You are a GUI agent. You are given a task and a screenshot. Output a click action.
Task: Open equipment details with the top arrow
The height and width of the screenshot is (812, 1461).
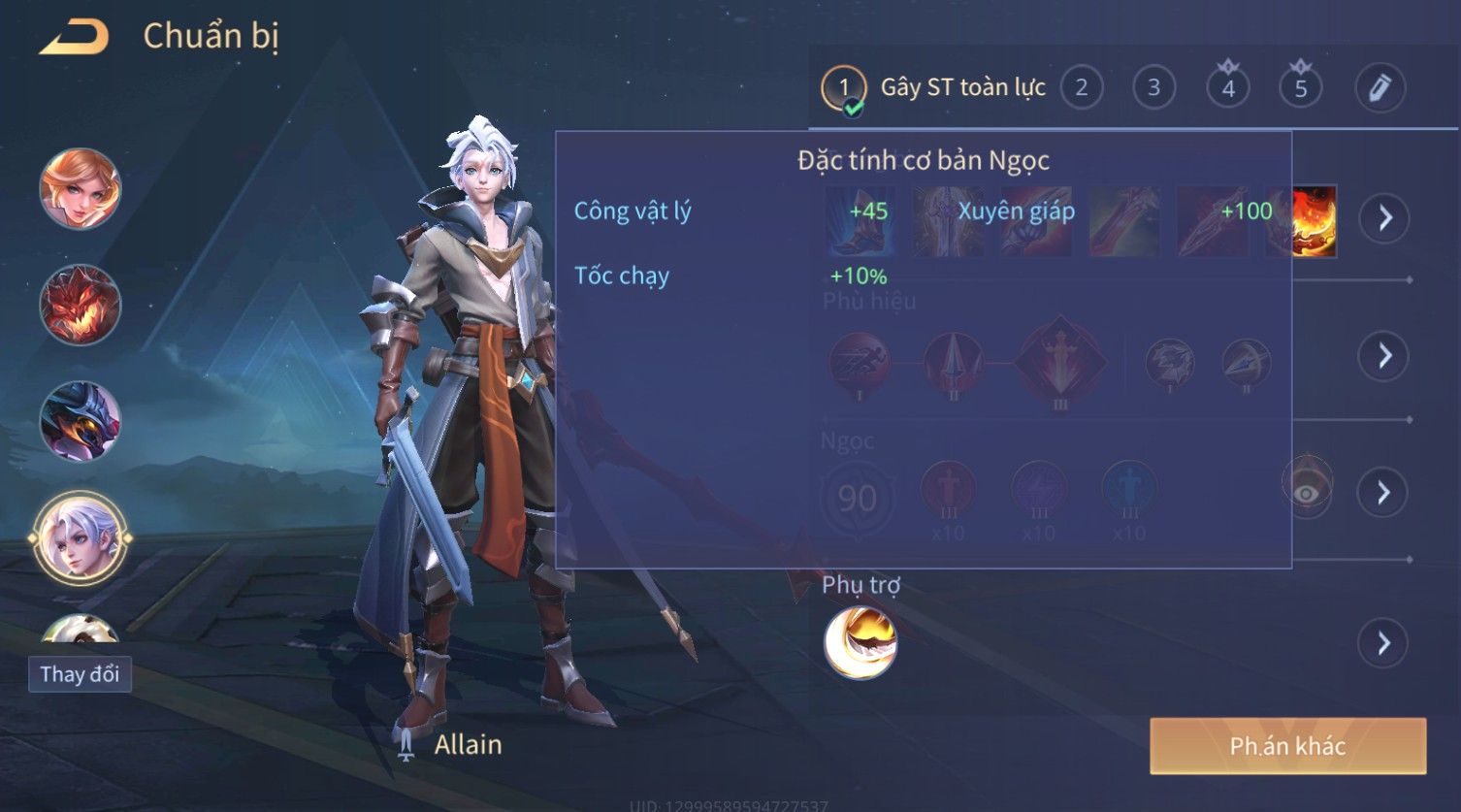[1383, 218]
